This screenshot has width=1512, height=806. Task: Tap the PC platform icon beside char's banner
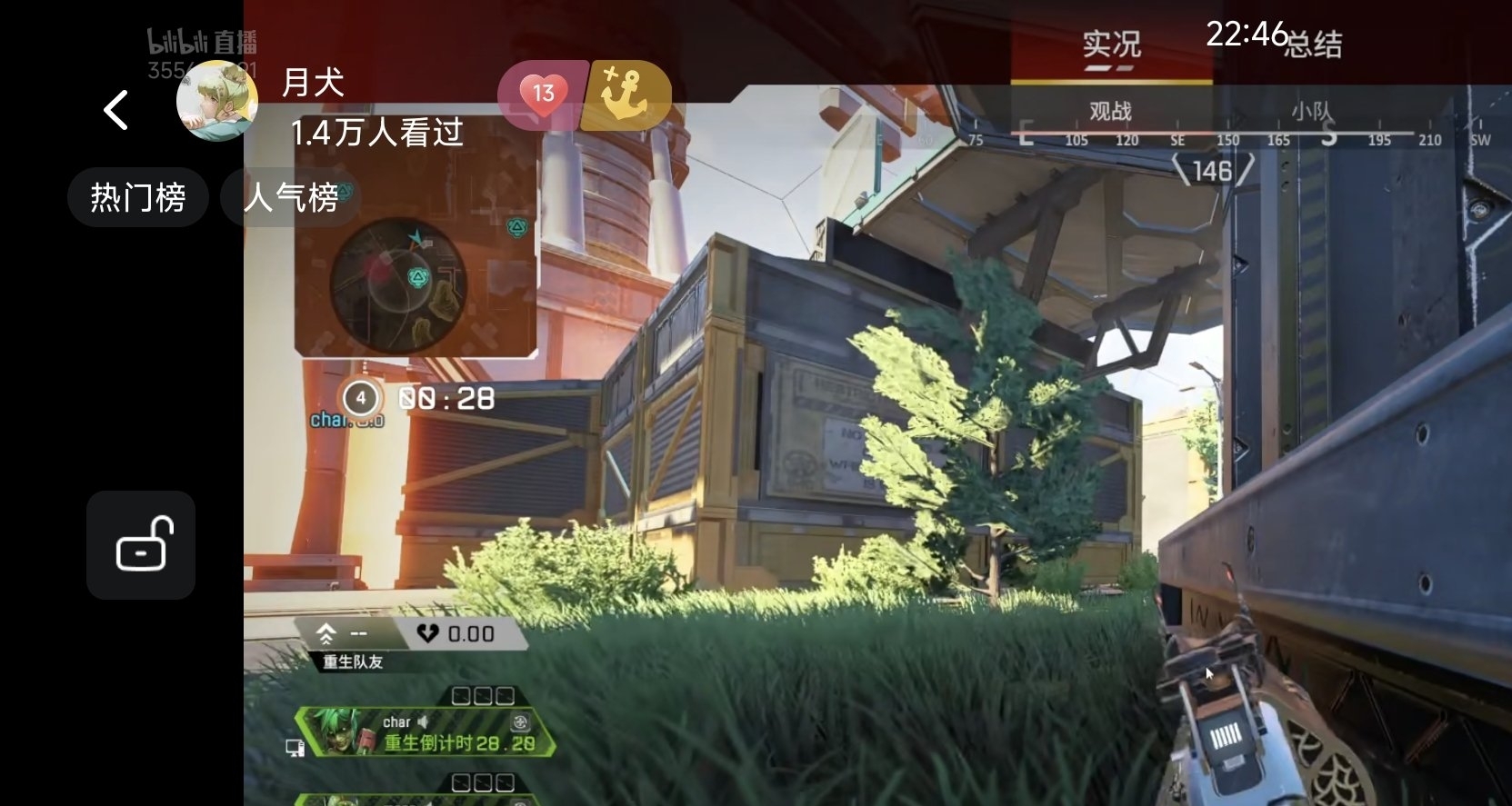pos(293,745)
